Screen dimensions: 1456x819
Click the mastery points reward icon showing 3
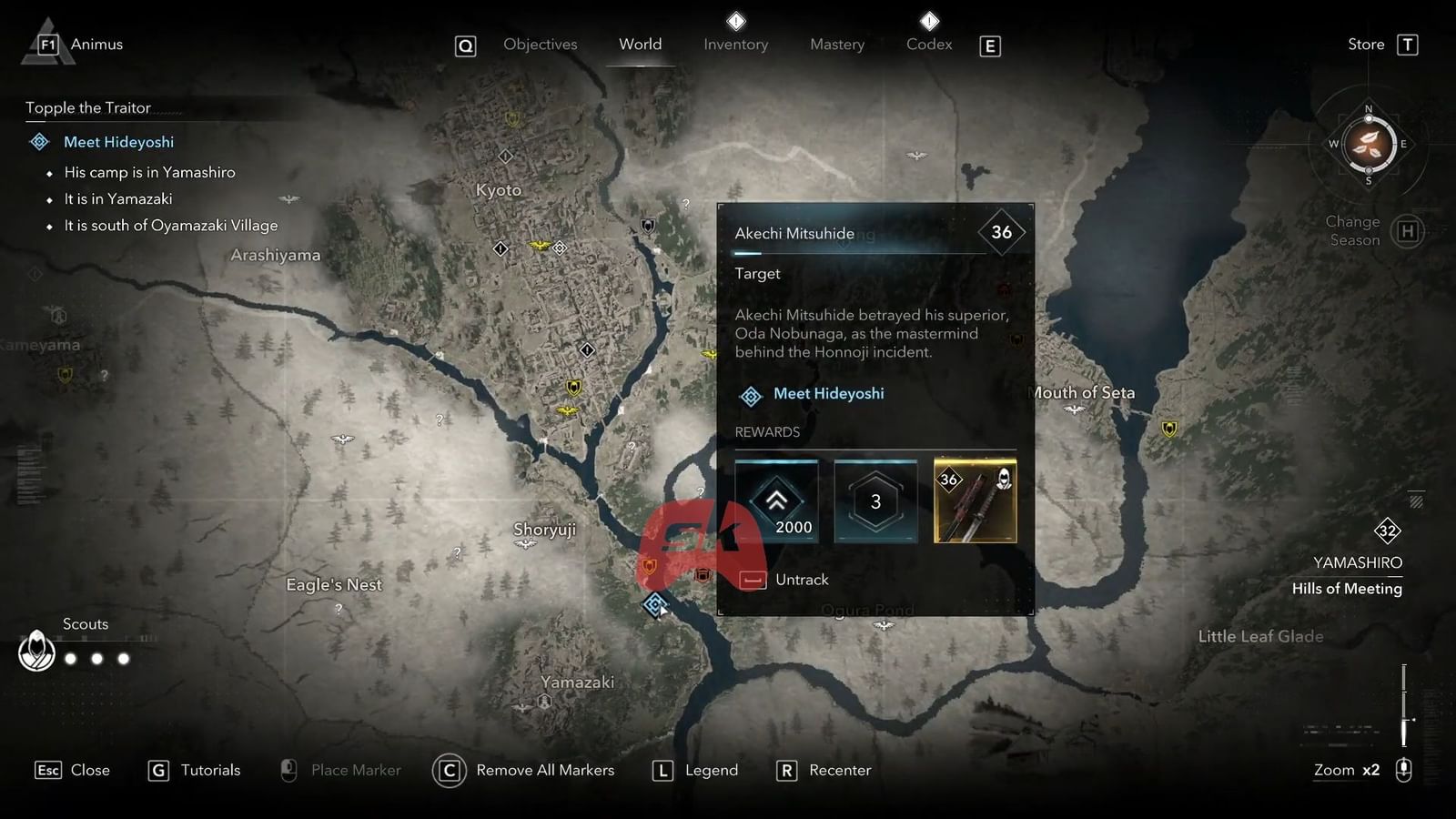pos(875,500)
